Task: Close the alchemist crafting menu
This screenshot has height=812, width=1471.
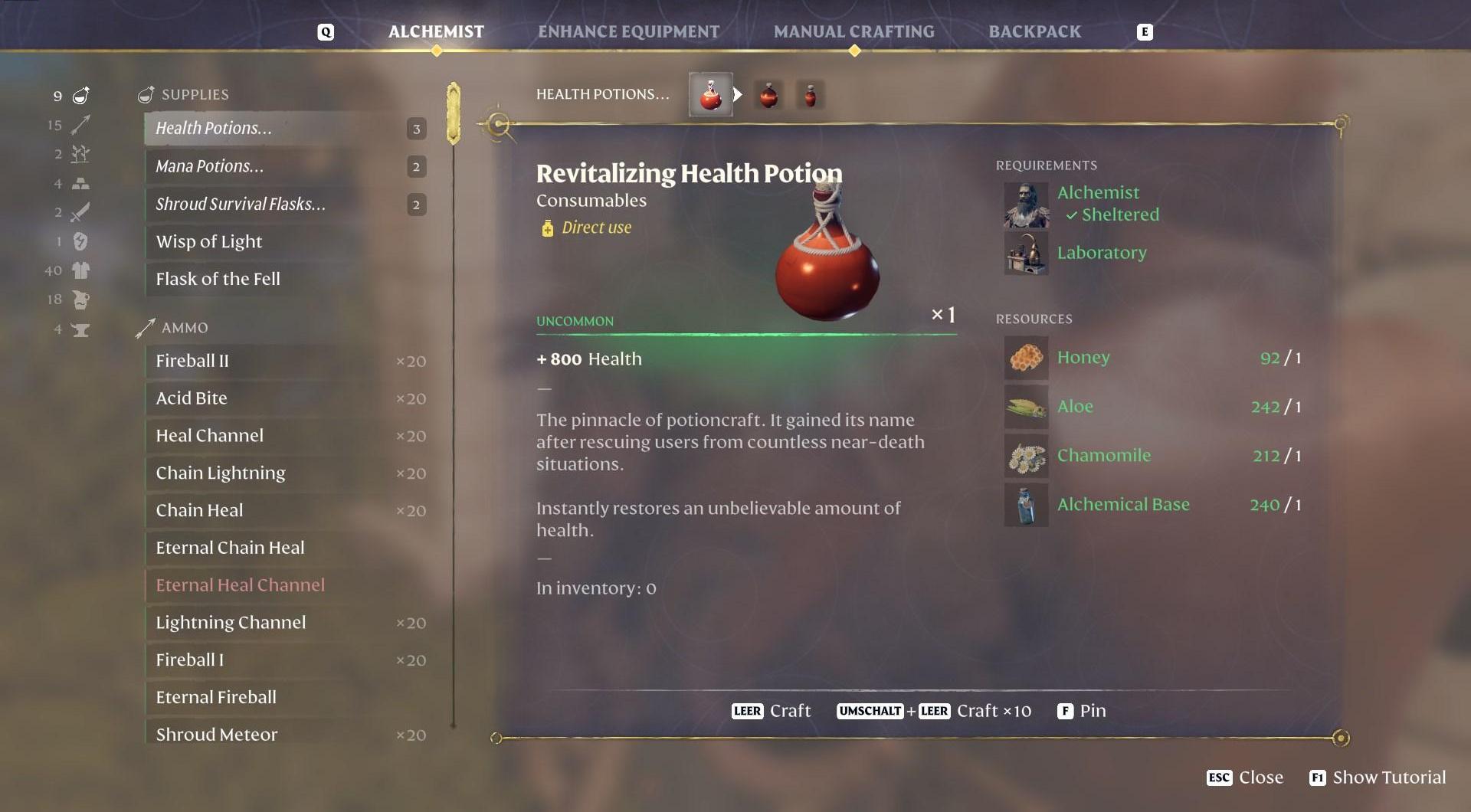Action: pos(1245,778)
